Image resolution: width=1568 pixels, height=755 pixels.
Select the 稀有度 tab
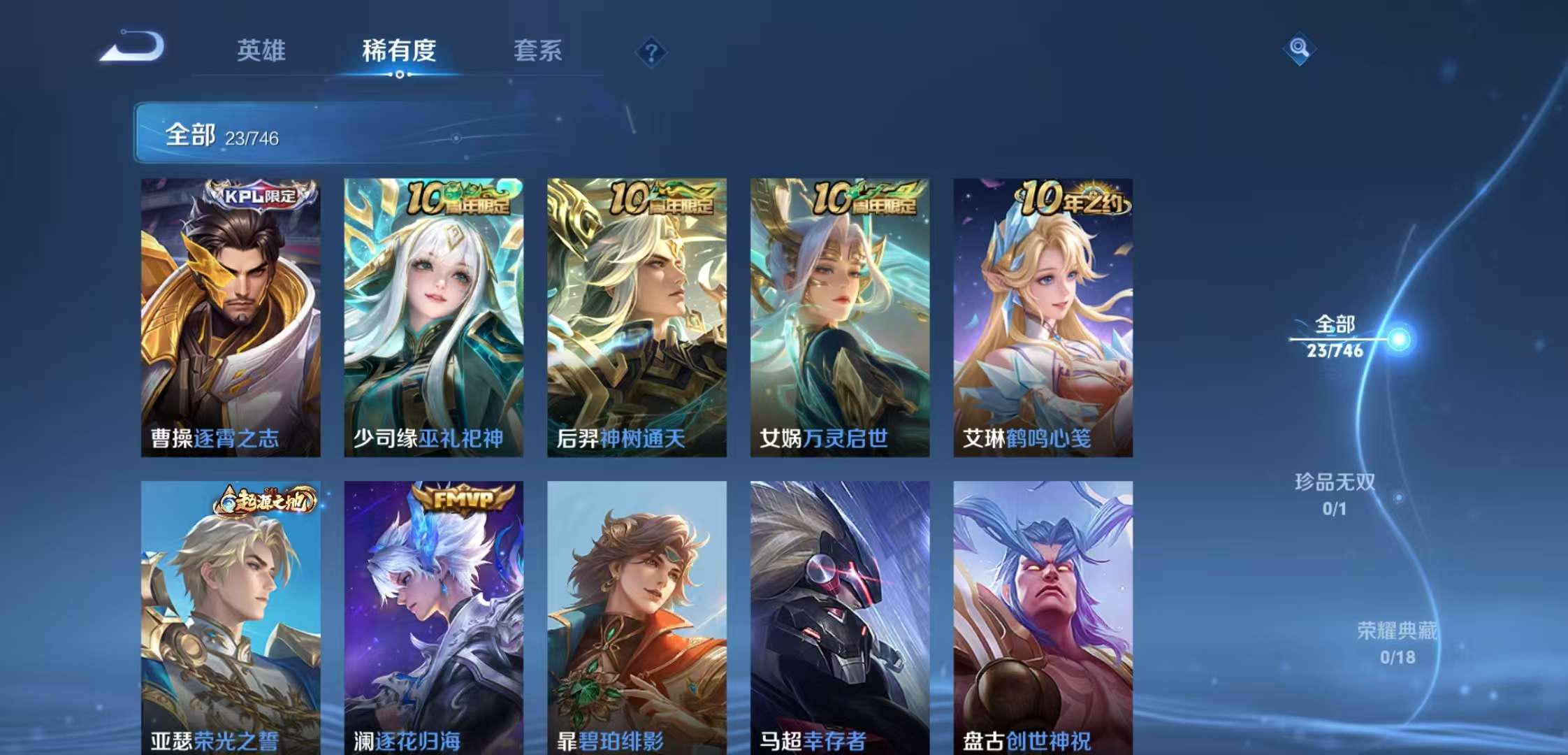click(398, 52)
